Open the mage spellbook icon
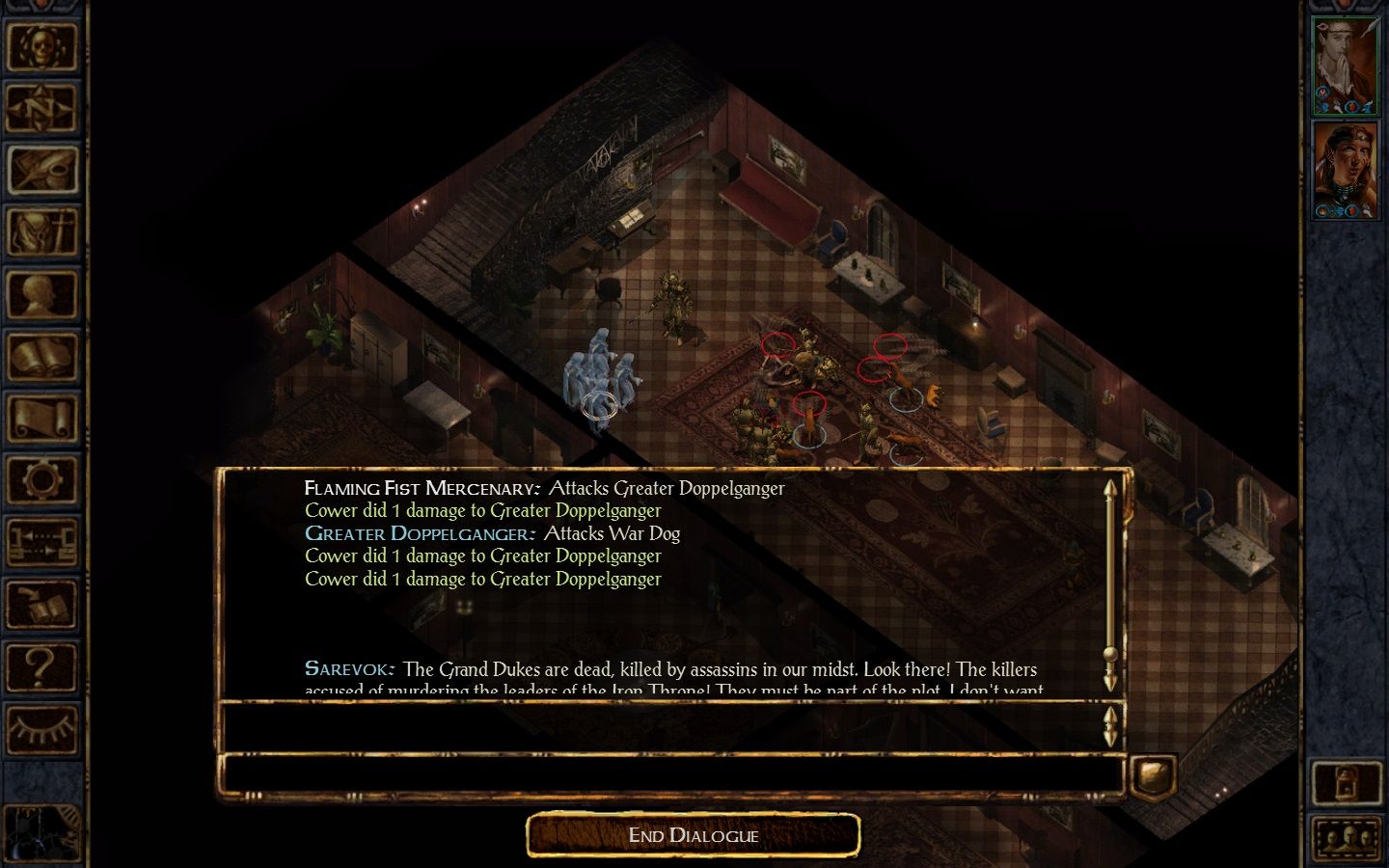The width and height of the screenshot is (1389, 868). coord(41,357)
